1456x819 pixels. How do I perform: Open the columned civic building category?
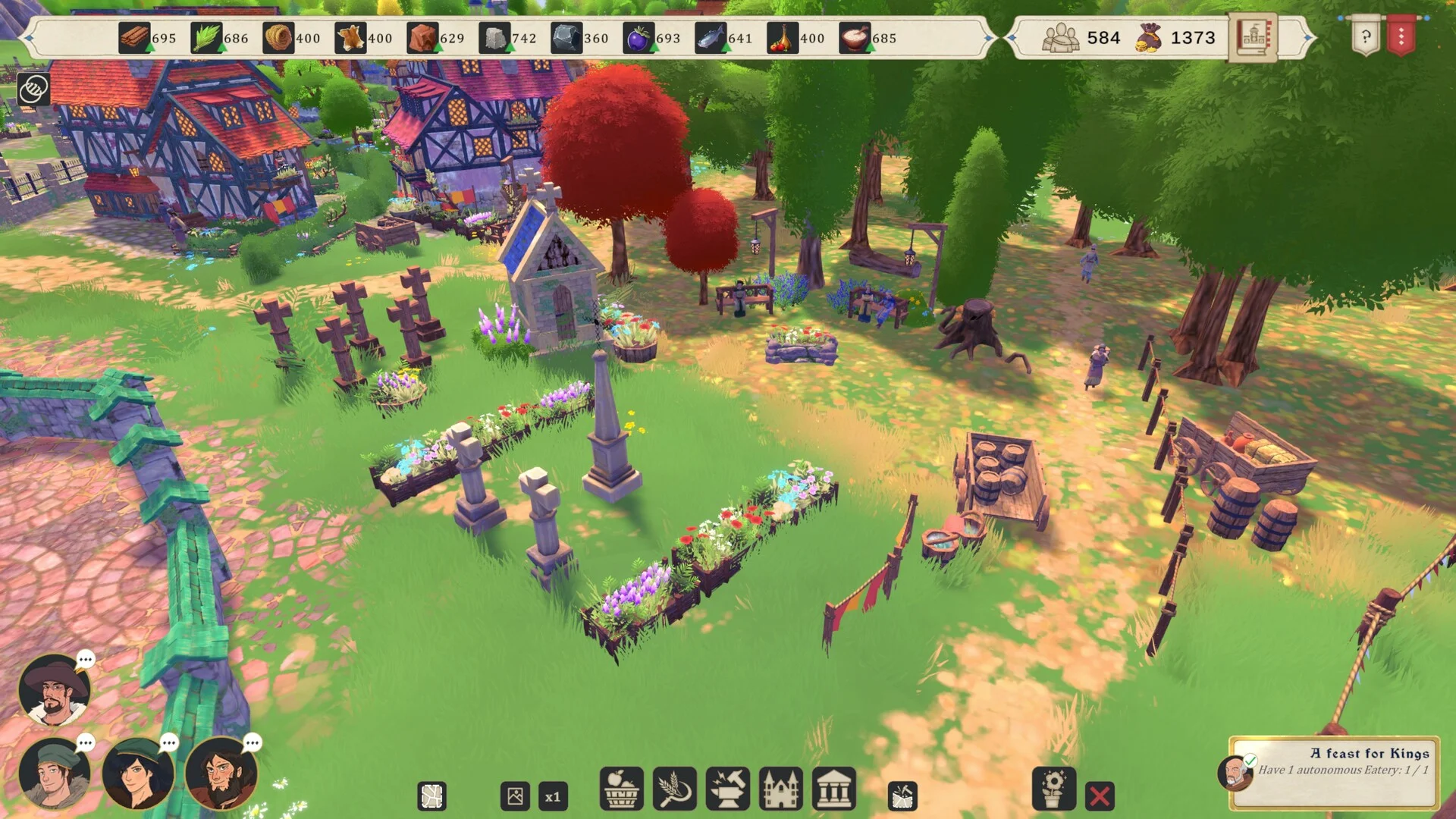coord(833,789)
